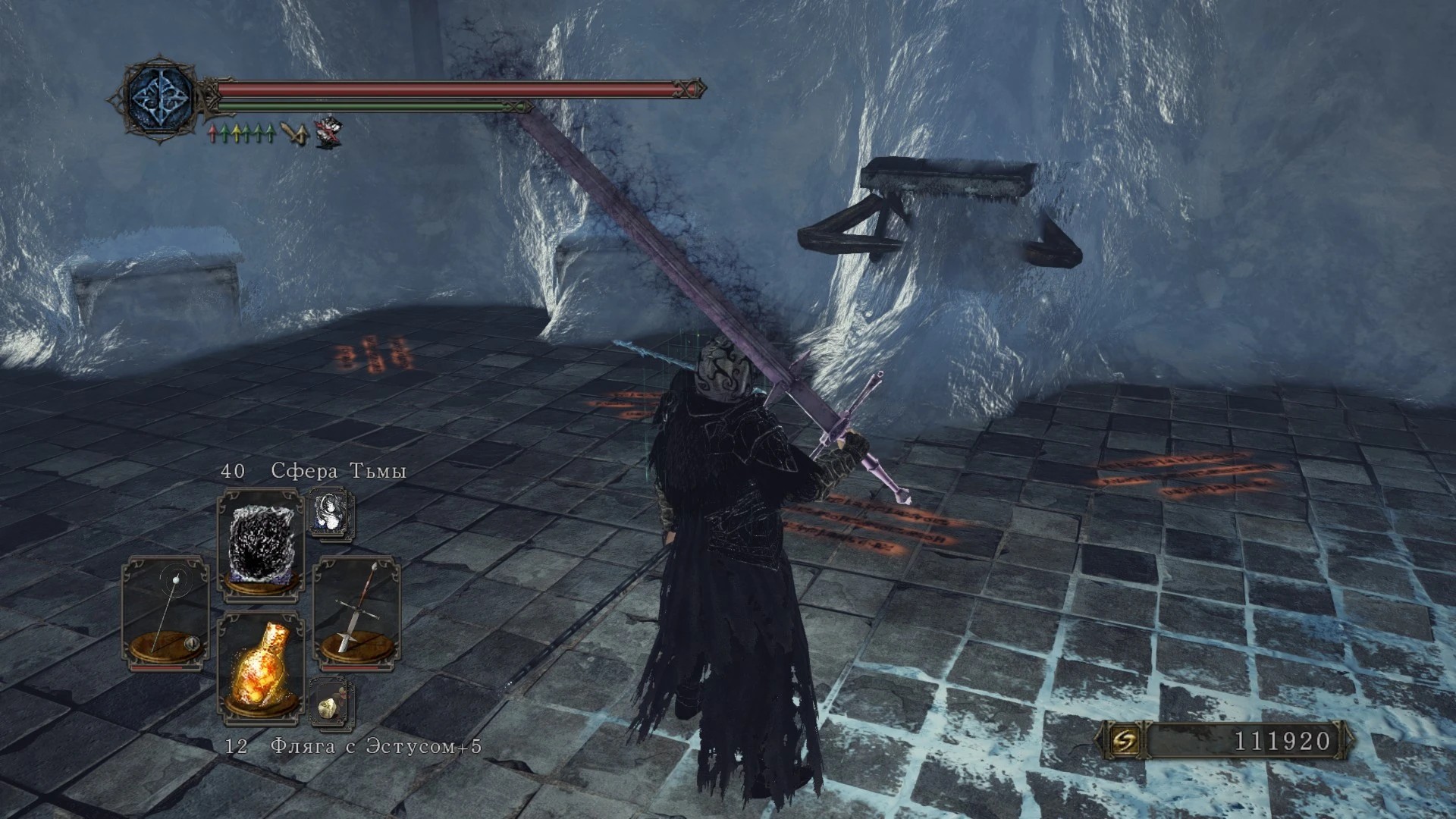Click the small next-spell icon beside Сфера Тьмы
1456x819 pixels.
(x=331, y=512)
